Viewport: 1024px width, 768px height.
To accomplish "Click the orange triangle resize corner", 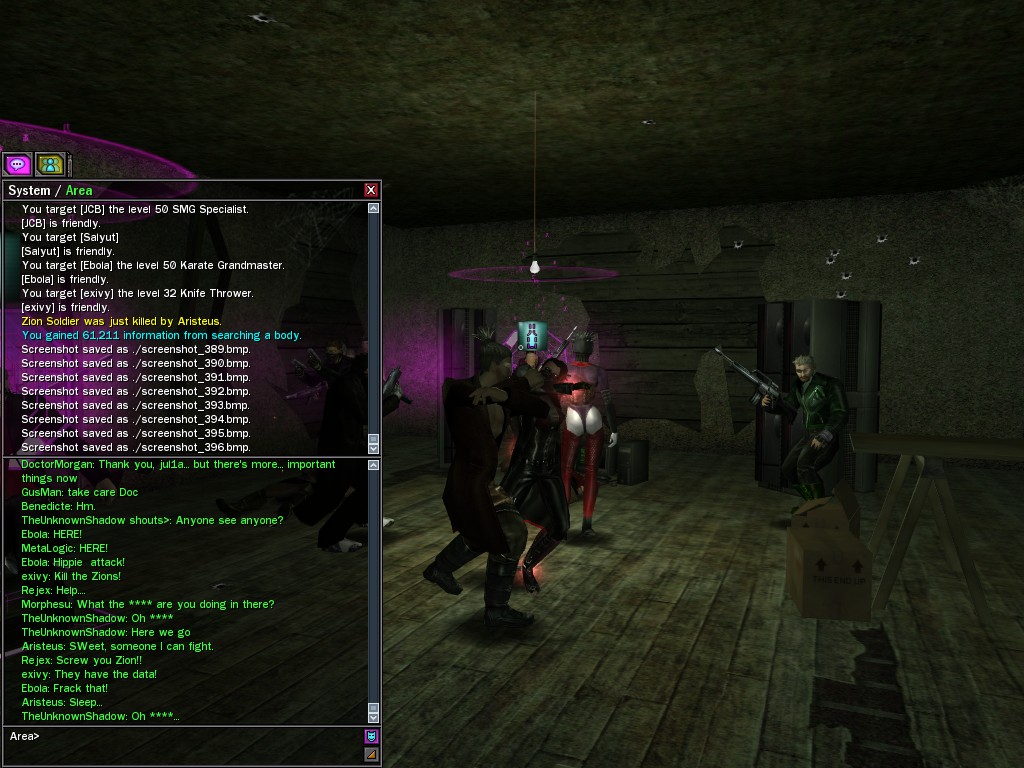I will coord(372,755).
